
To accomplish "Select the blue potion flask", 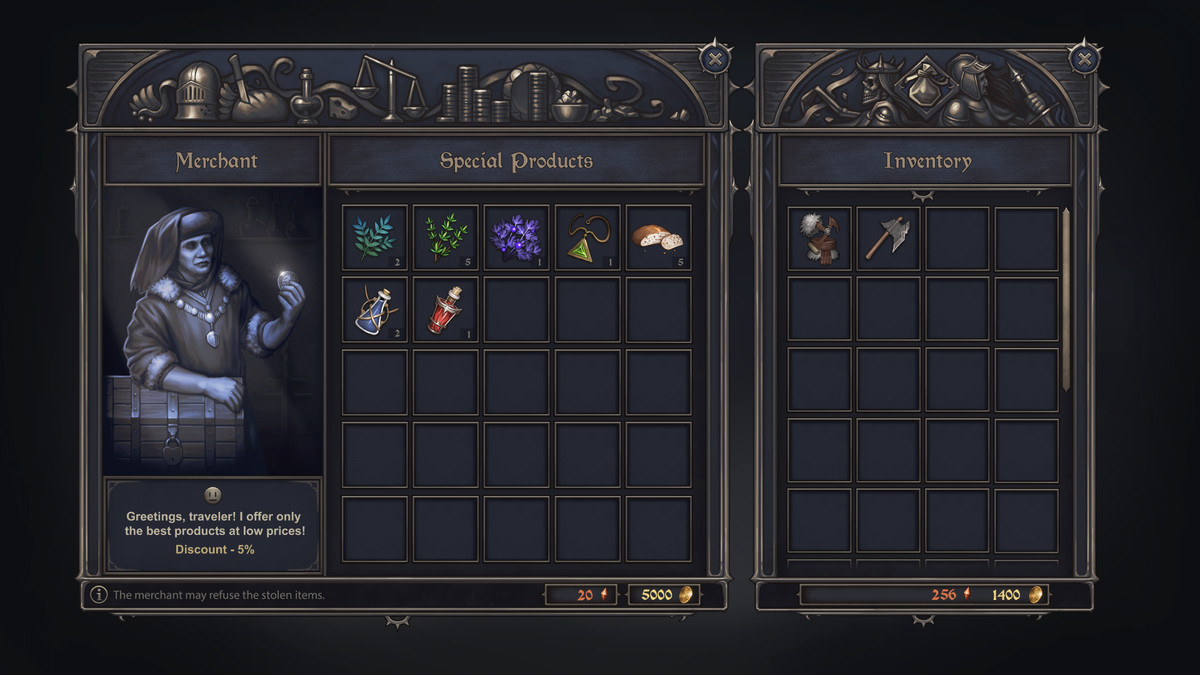I will (x=375, y=310).
